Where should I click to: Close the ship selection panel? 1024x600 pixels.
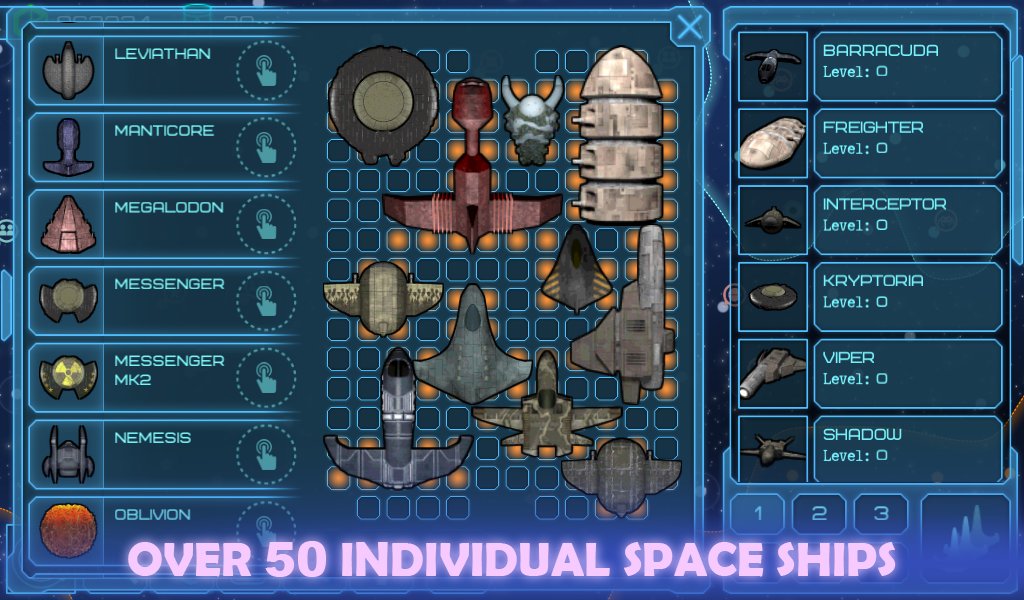(689, 27)
